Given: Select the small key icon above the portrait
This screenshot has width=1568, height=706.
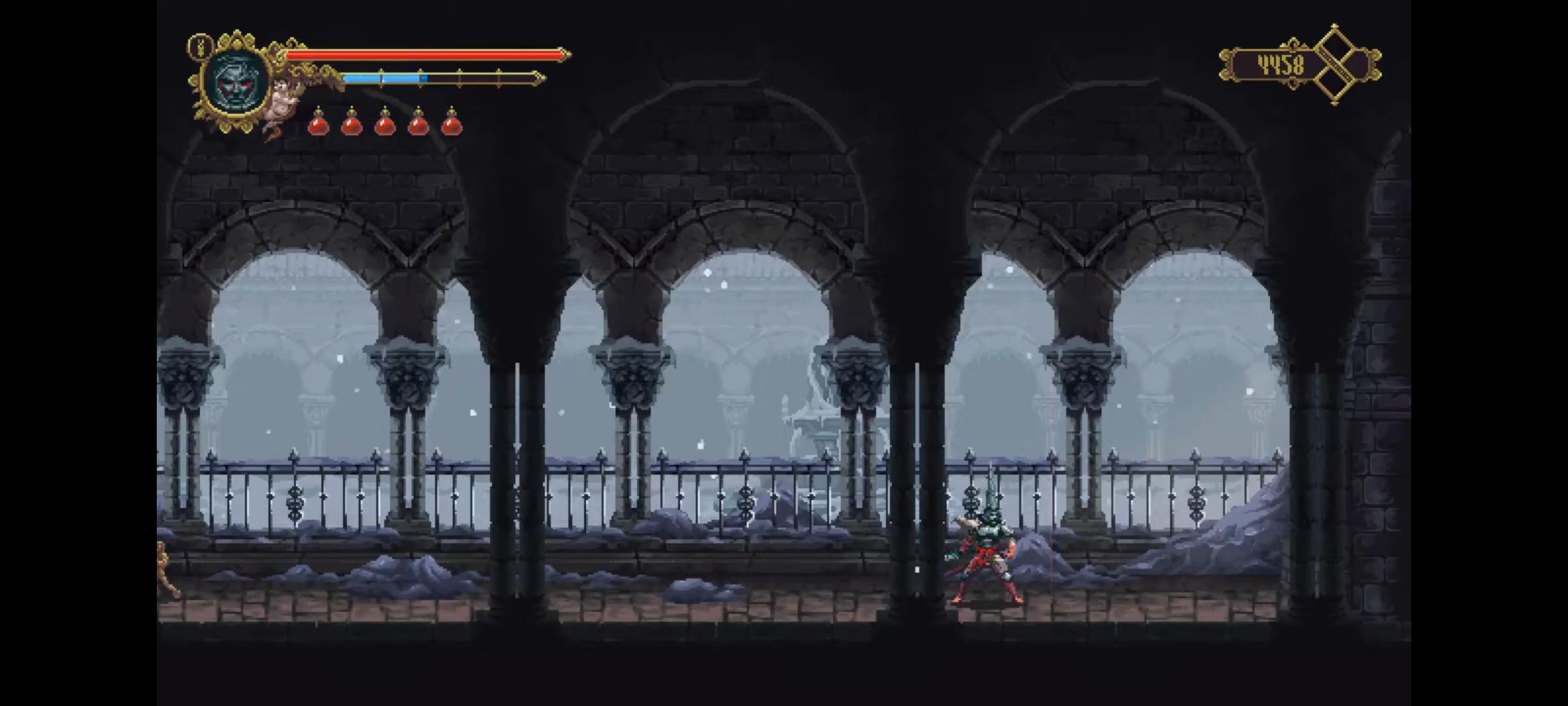Looking at the screenshot, I should [199, 46].
